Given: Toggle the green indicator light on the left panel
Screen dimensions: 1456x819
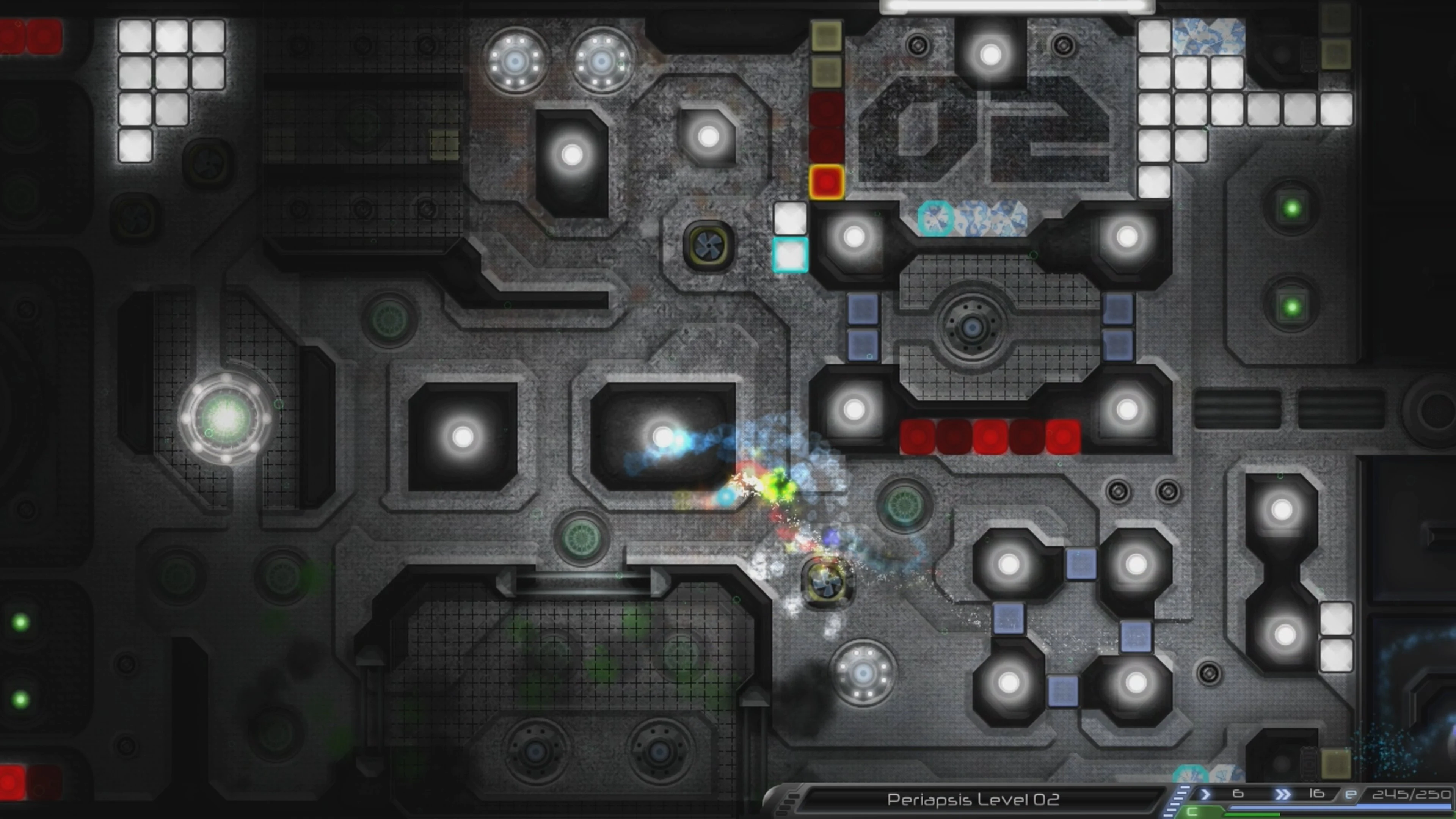Looking at the screenshot, I should pyautogui.click(x=21, y=623).
